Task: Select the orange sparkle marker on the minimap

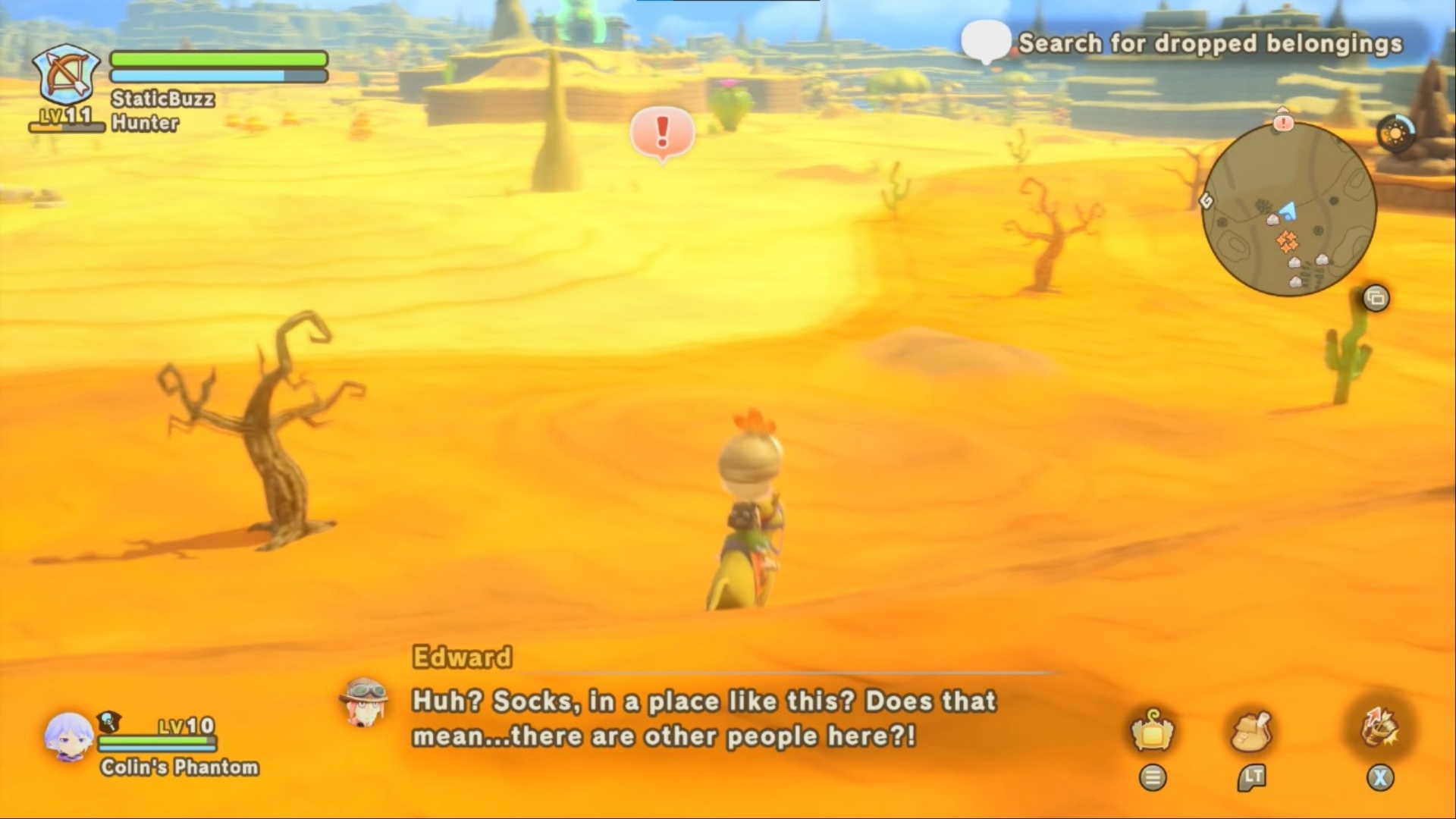Action: (1287, 241)
